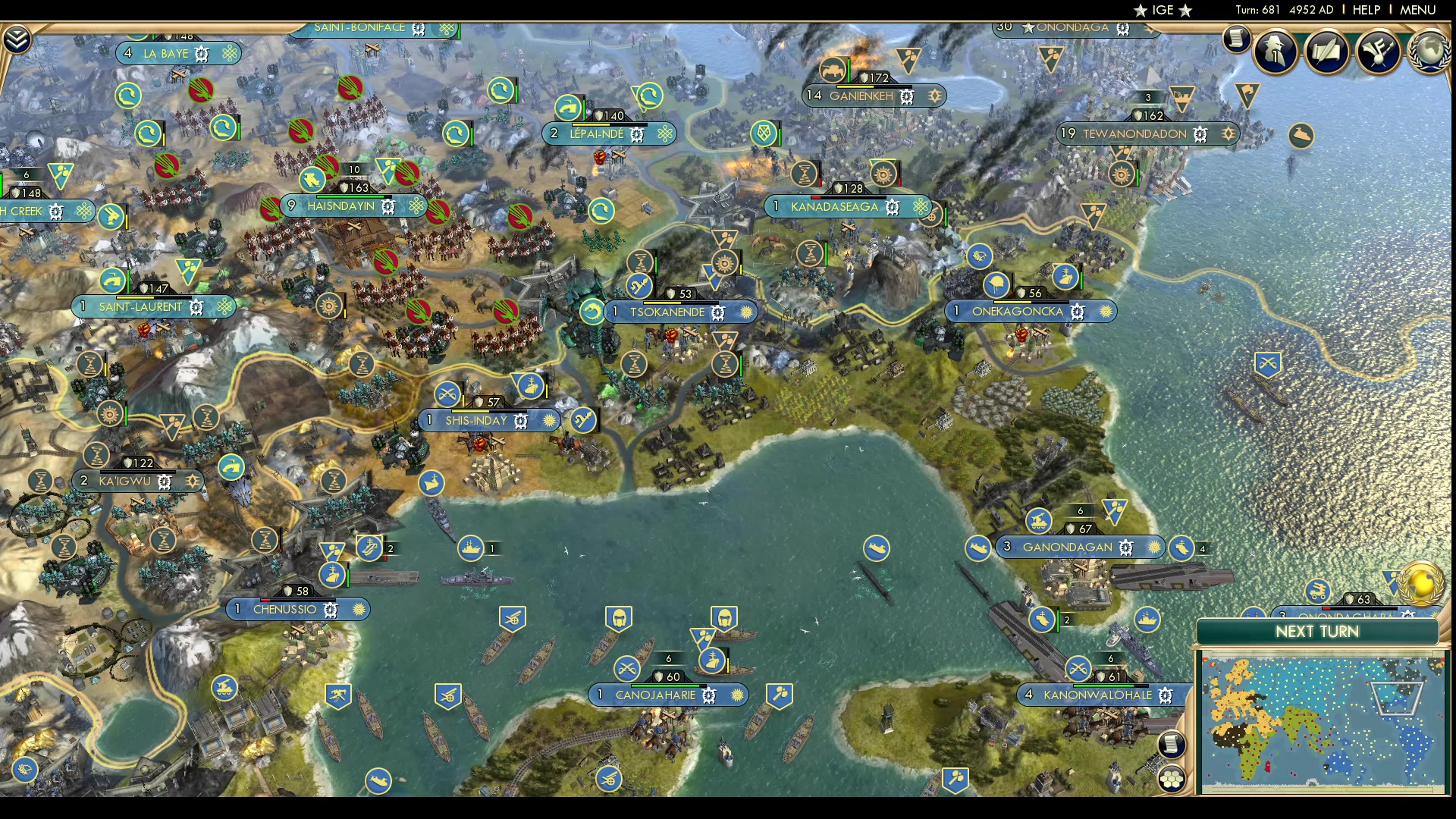This screenshot has width=1456, height=819.
Task: Open the World Congress globe icon
Action: tap(1430, 52)
